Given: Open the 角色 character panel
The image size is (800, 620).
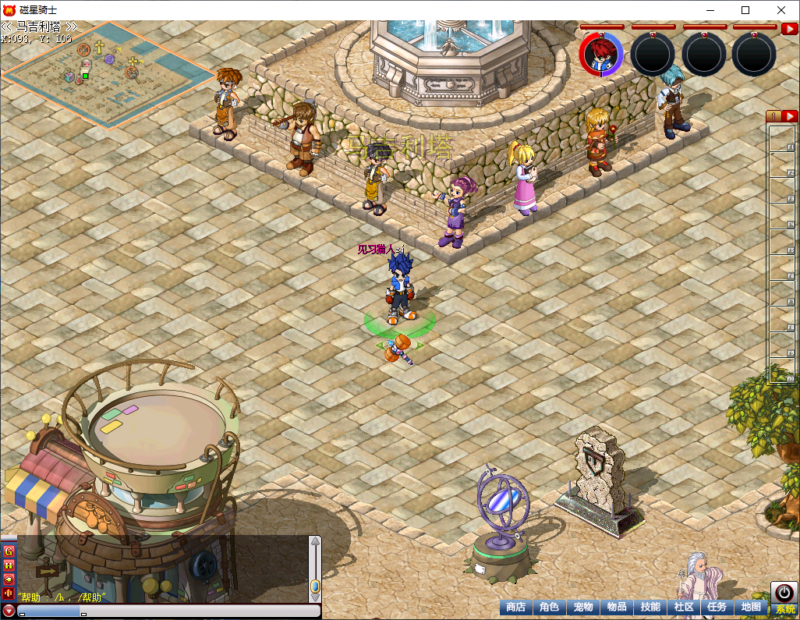Looking at the screenshot, I should [549, 607].
